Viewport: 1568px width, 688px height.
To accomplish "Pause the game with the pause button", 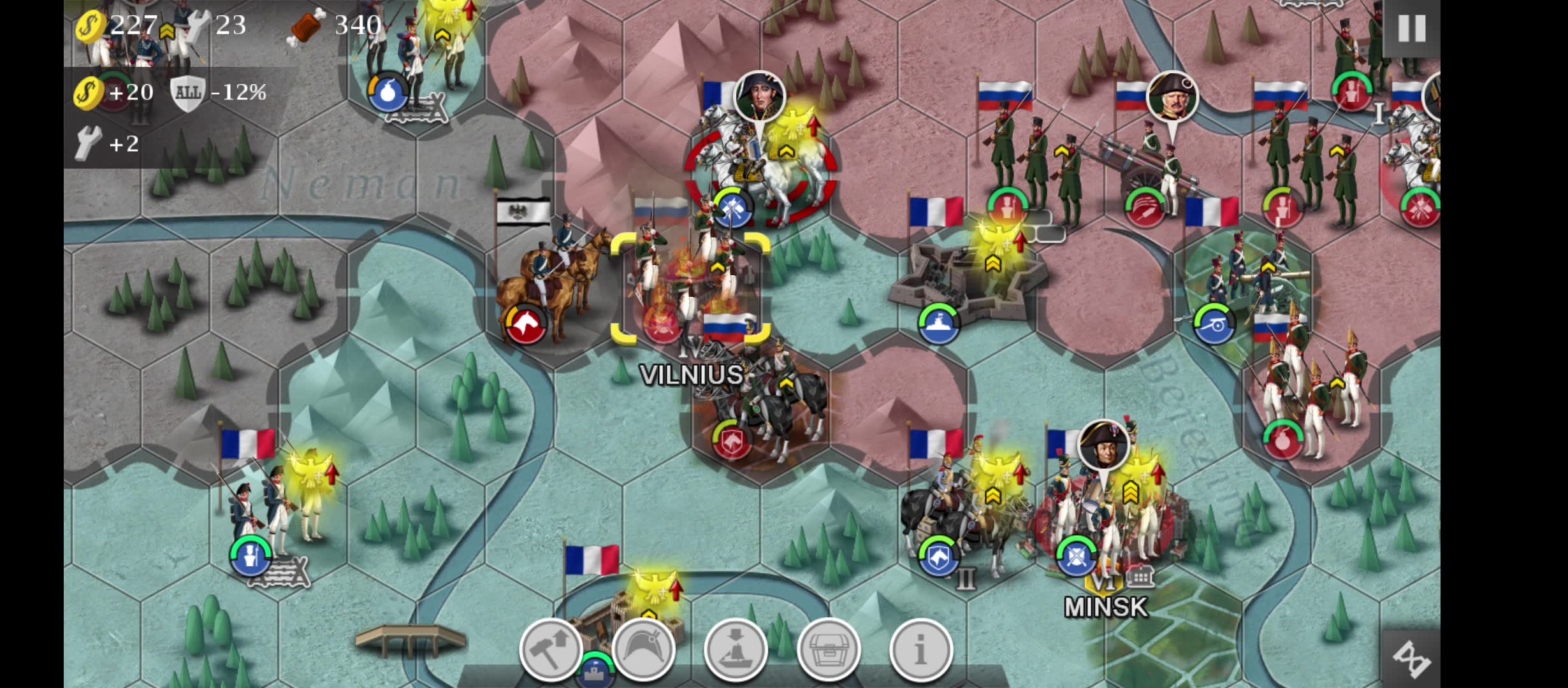I will point(1411,29).
